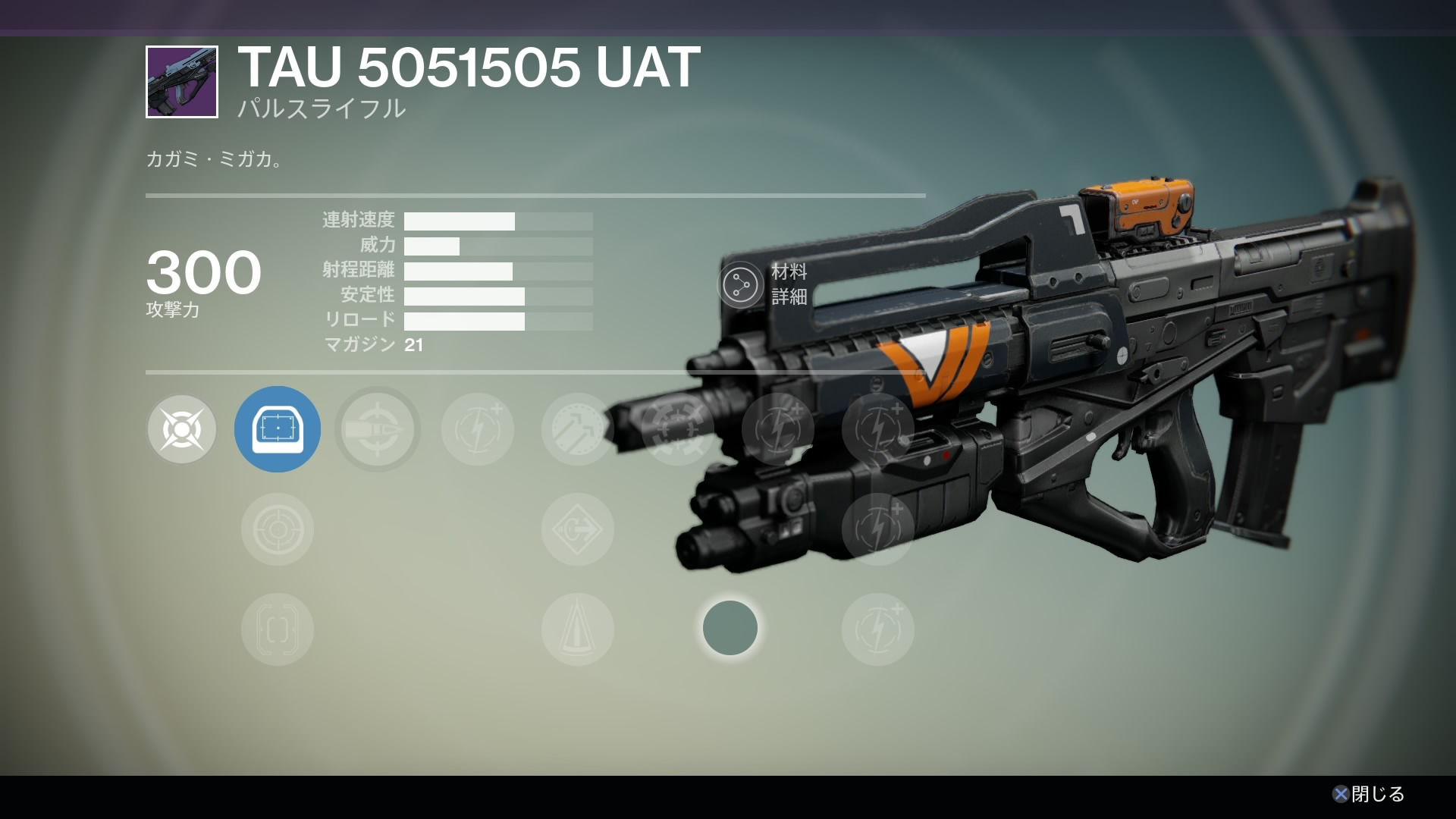This screenshot has width=1456, height=819.
Task: Click the pulse rifle thumbnail icon
Action: [x=182, y=82]
